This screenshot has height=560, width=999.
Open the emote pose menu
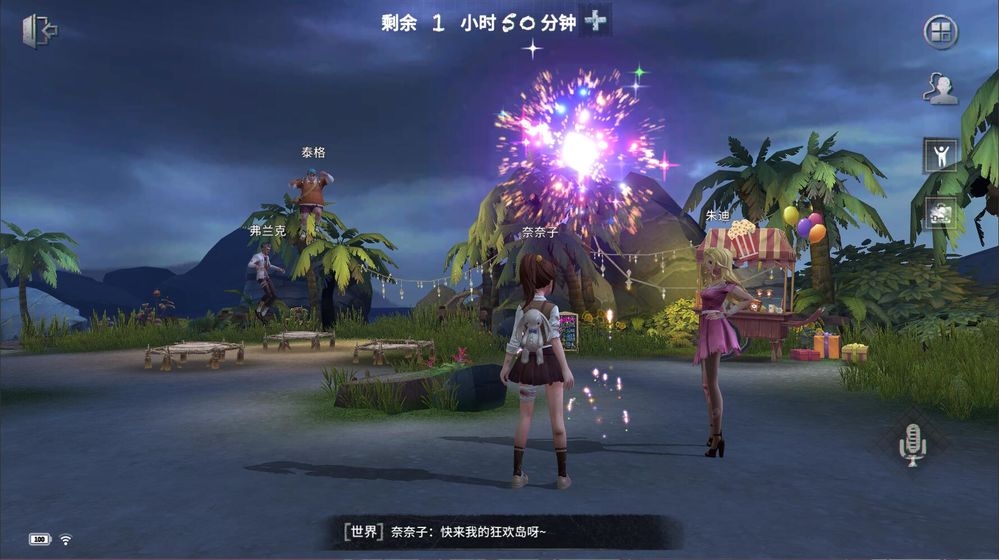point(940,155)
